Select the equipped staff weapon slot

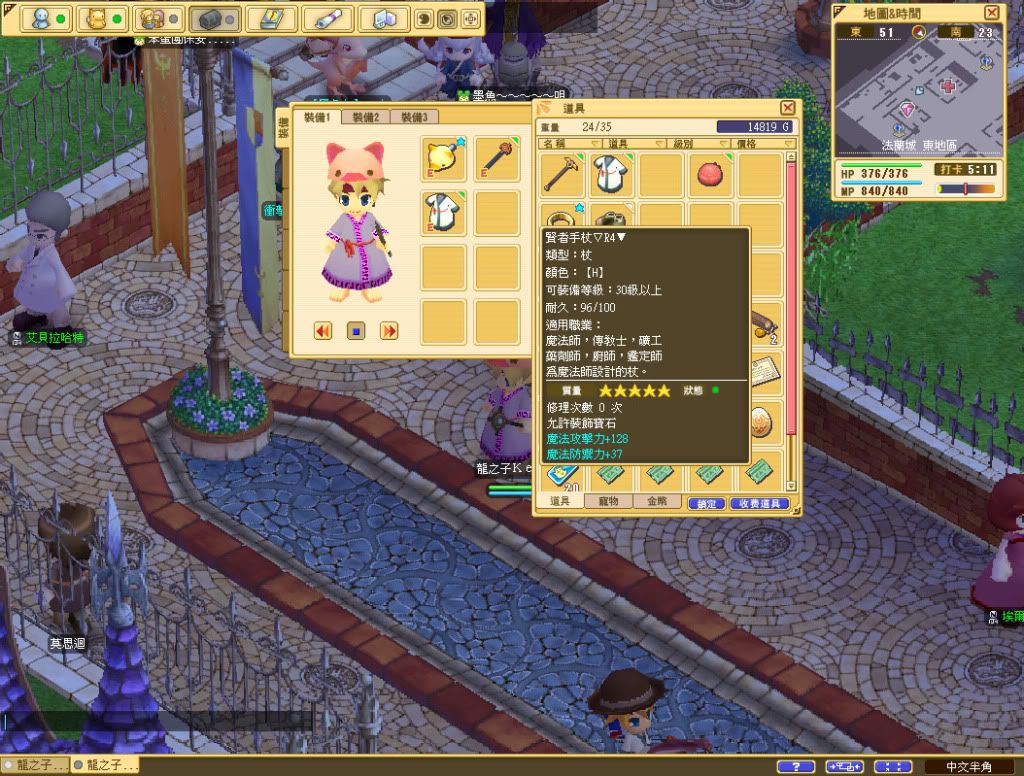click(497, 159)
